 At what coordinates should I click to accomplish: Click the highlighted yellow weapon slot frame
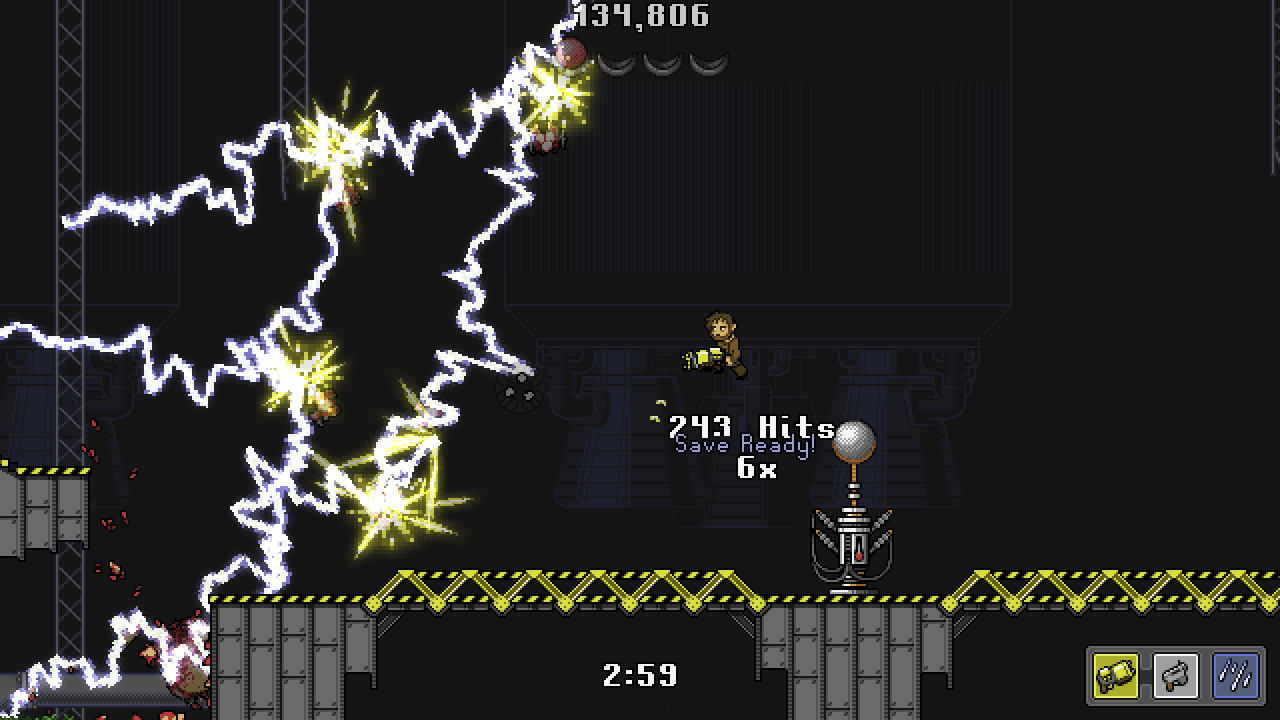click(1115, 675)
